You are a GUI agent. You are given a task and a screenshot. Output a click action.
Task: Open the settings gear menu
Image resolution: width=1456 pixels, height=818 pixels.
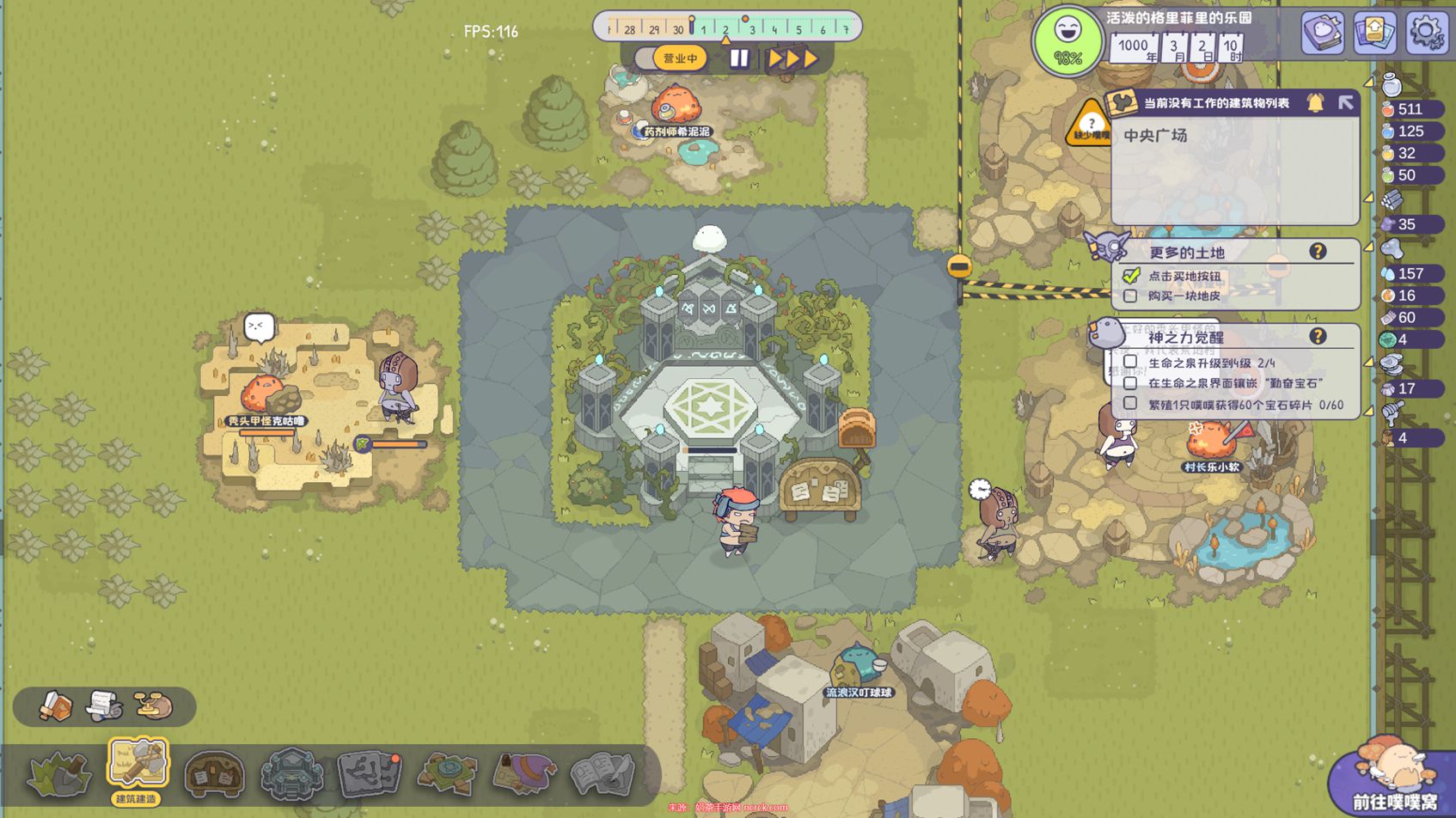pyautogui.click(x=1425, y=33)
